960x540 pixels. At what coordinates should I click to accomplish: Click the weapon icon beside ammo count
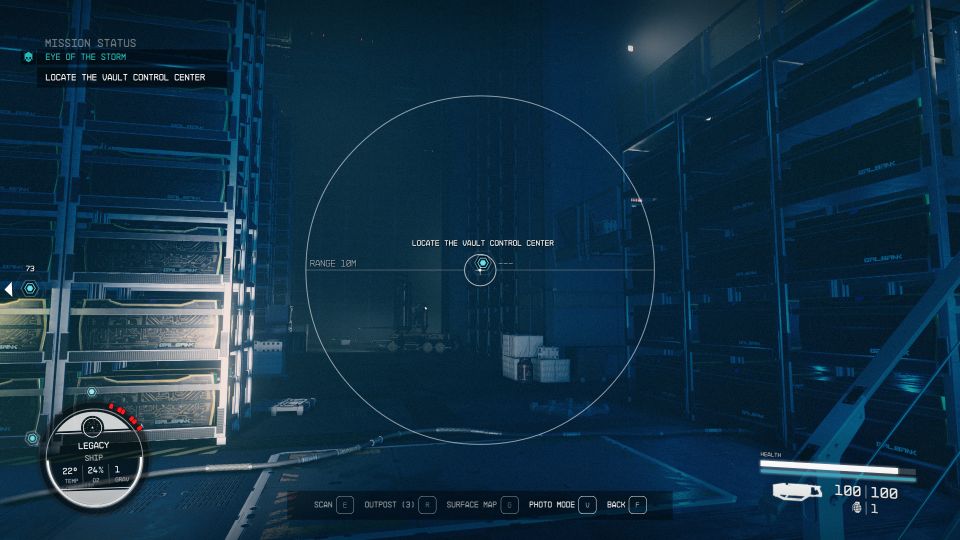(x=797, y=492)
